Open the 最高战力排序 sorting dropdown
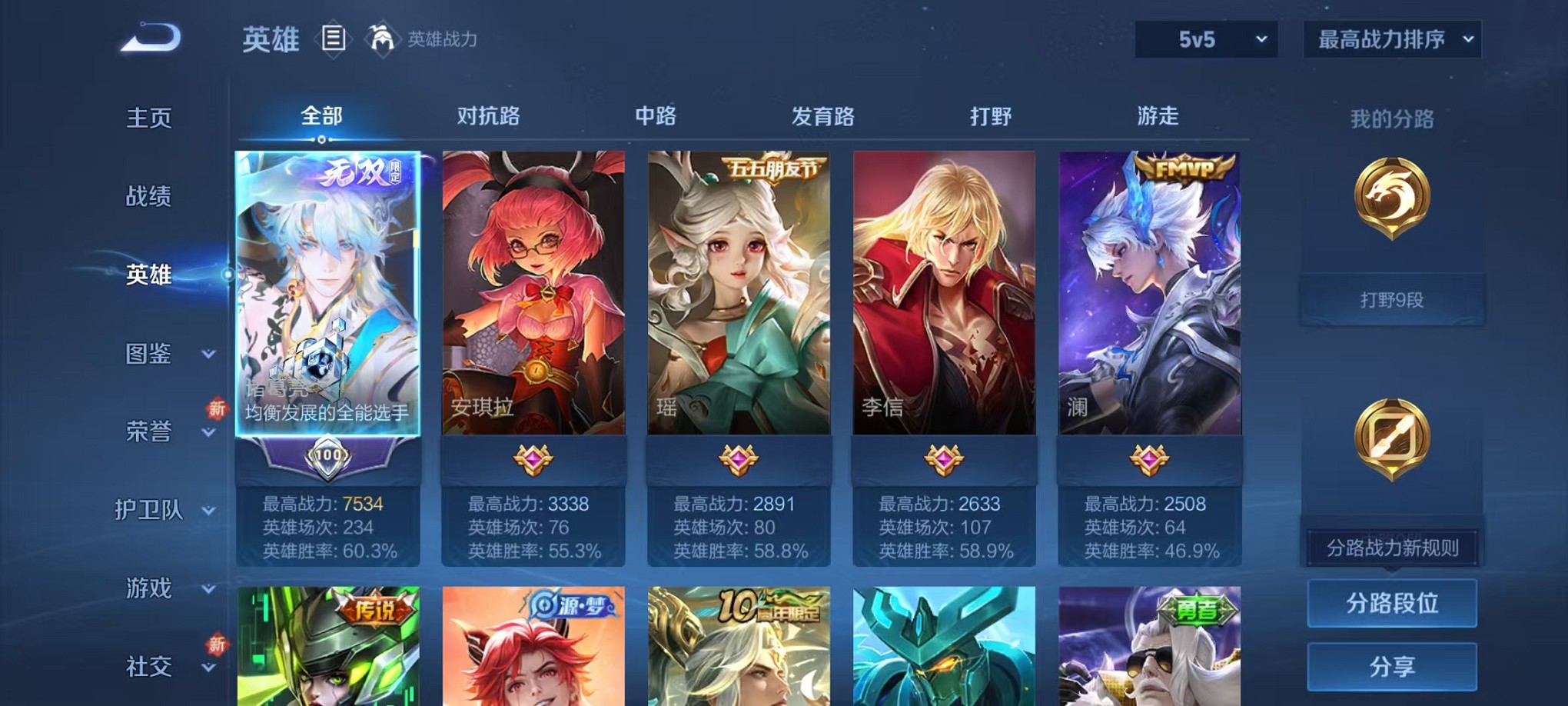Image resolution: width=1568 pixels, height=706 pixels. 1391,38
